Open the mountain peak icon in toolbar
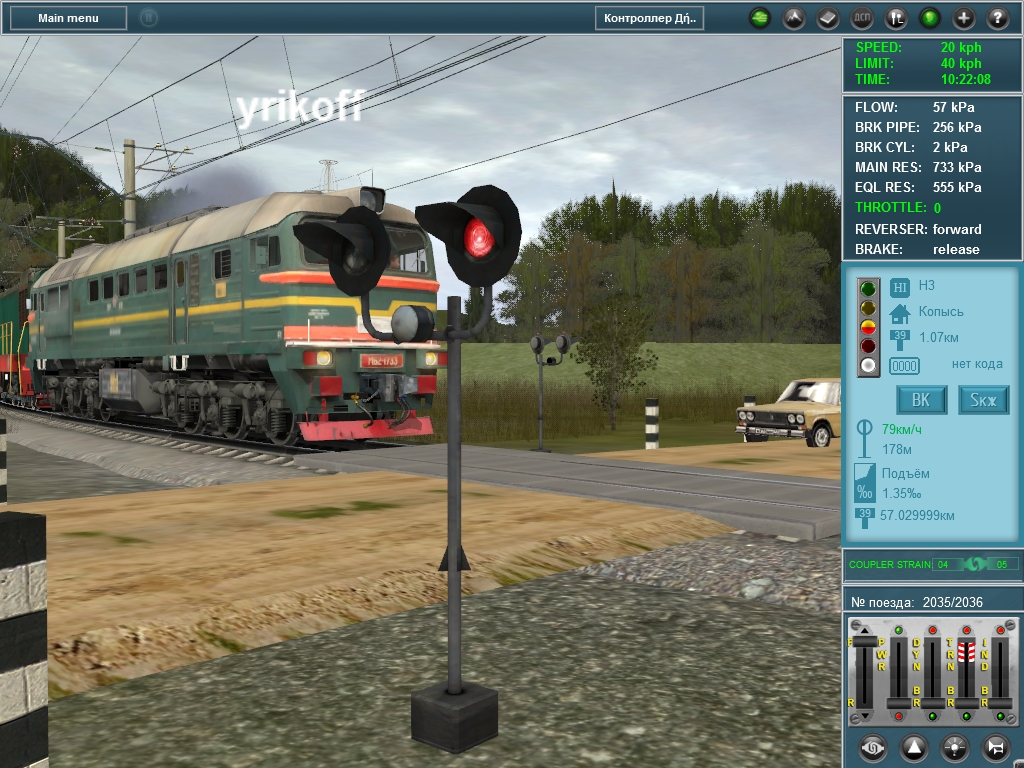 pyautogui.click(x=794, y=18)
